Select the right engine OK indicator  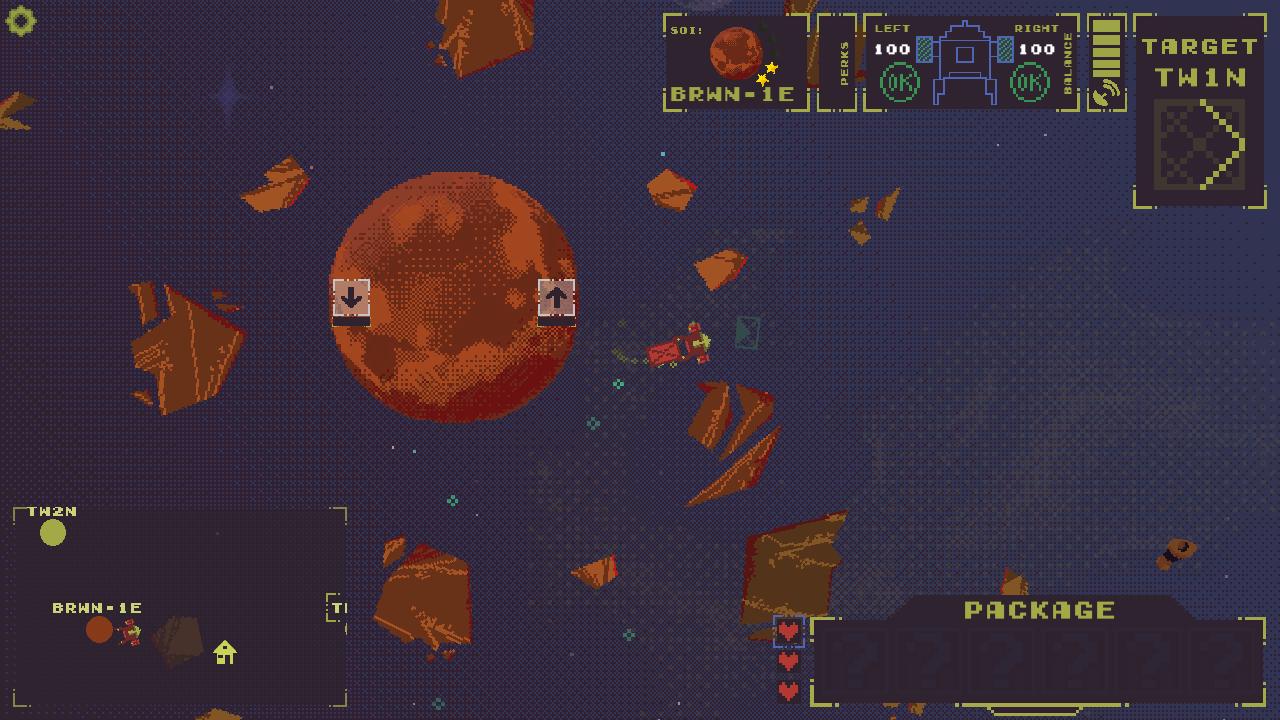[x=1032, y=84]
